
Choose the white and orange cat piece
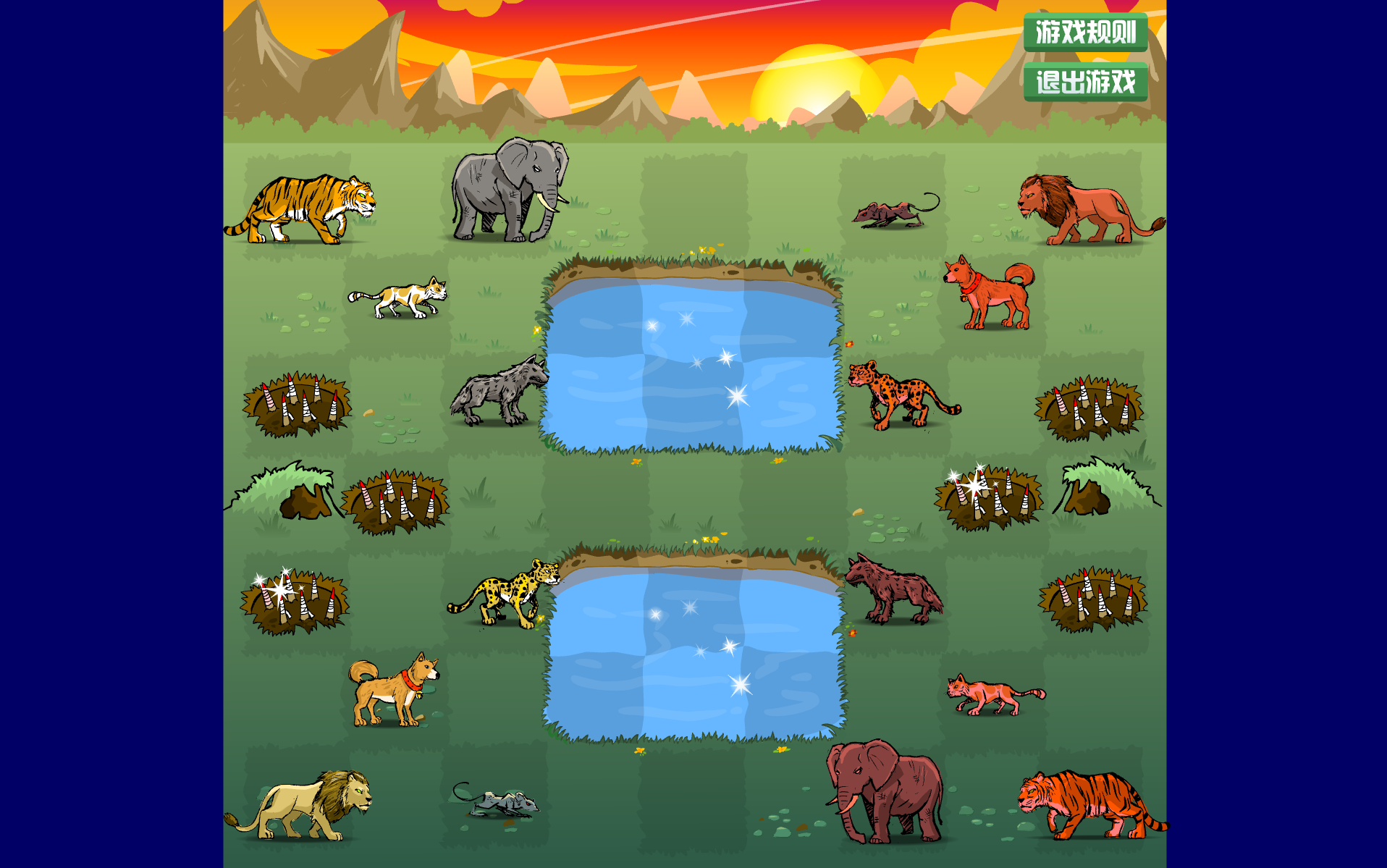pyautogui.click(x=399, y=298)
